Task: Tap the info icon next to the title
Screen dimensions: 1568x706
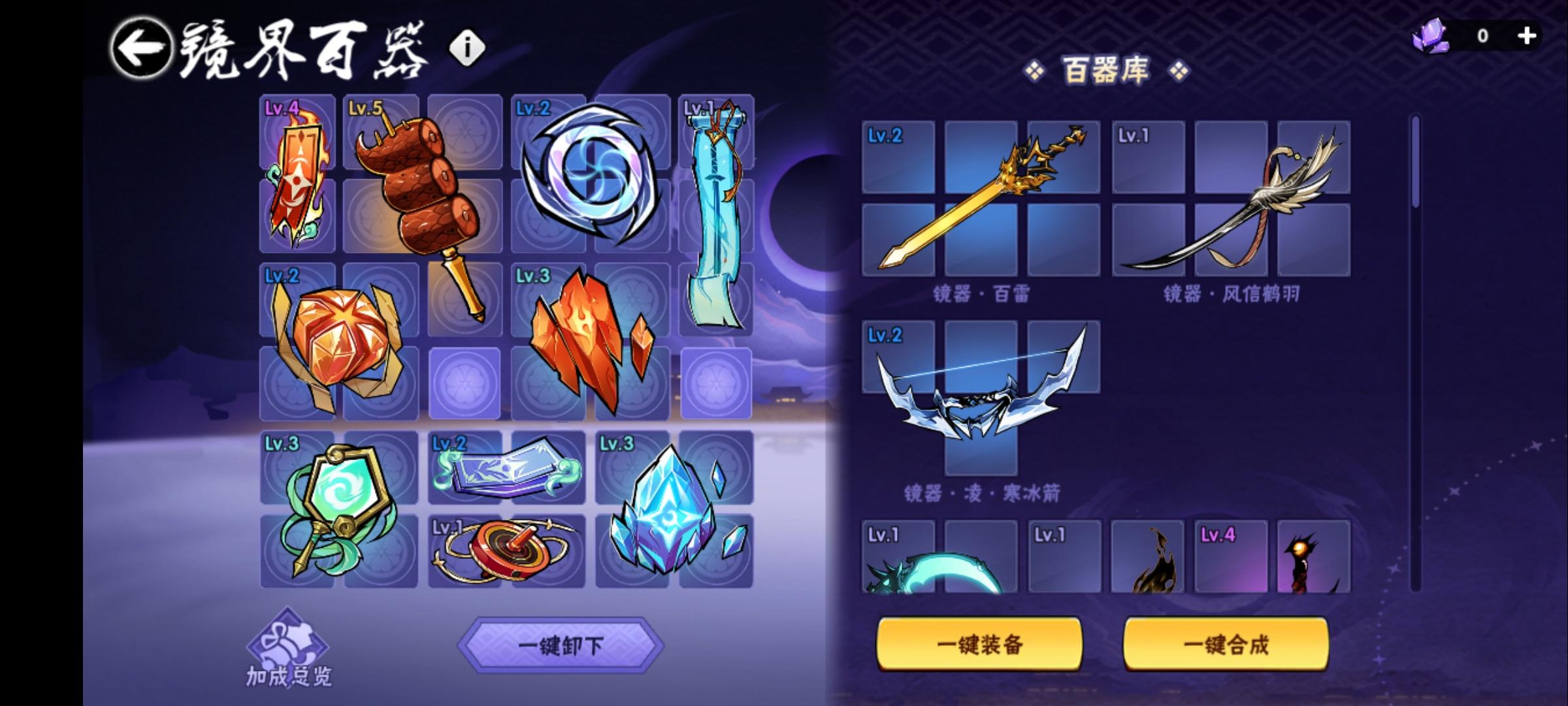Action: pyautogui.click(x=466, y=46)
